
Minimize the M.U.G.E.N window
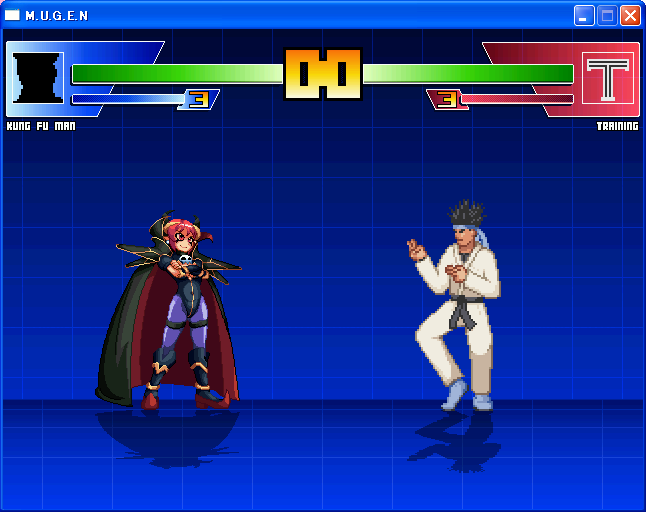click(584, 15)
